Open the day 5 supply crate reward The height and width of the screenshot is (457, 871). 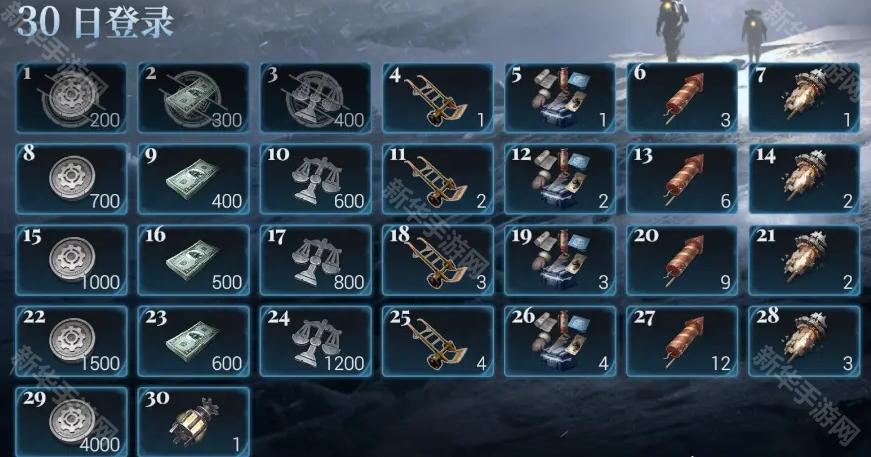click(560, 97)
